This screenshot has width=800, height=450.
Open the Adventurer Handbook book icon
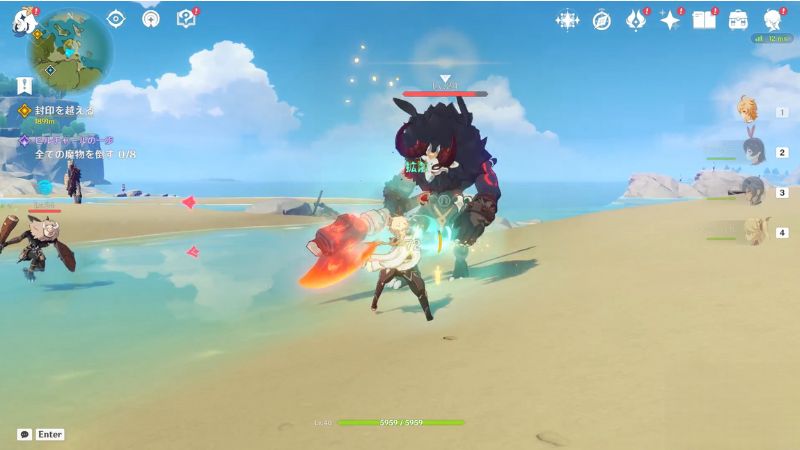click(704, 20)
